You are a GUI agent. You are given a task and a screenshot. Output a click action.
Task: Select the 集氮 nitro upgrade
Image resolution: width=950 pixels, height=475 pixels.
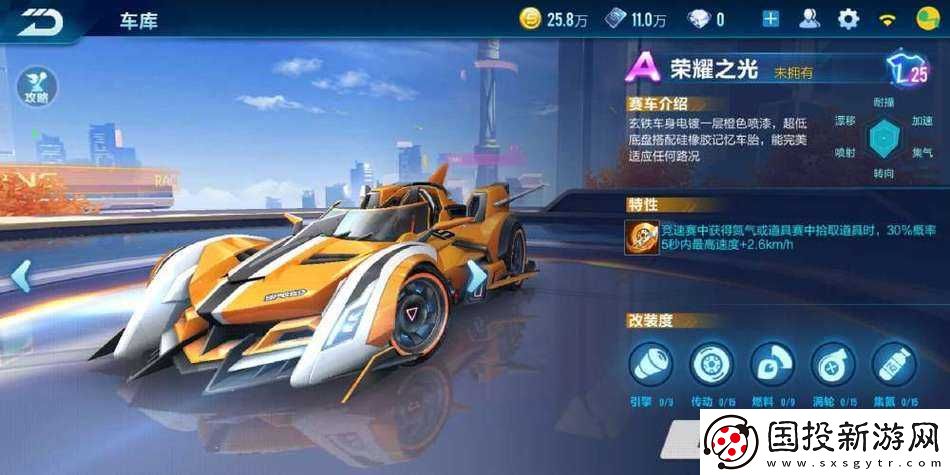tap(893, 363)
